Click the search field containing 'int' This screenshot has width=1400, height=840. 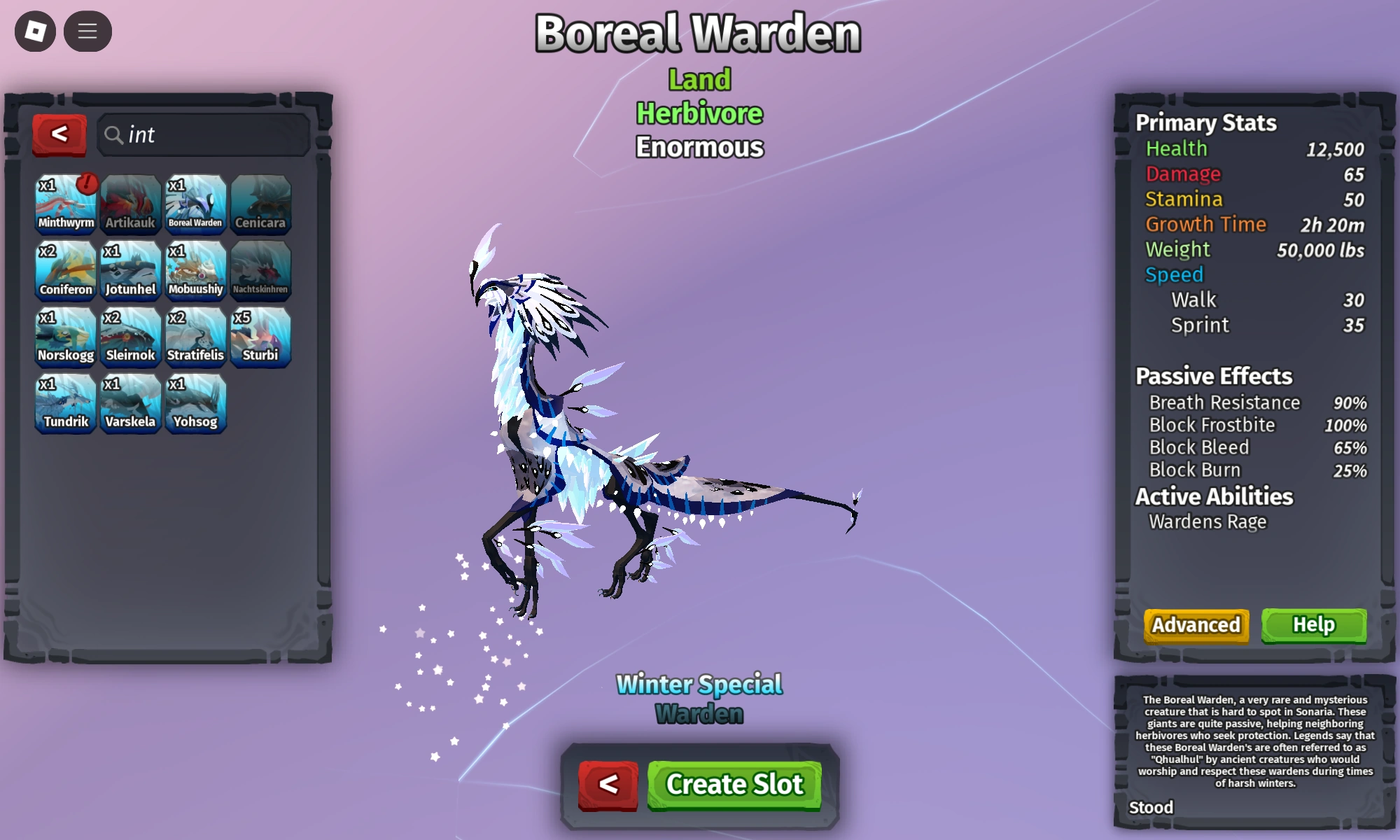203,135
